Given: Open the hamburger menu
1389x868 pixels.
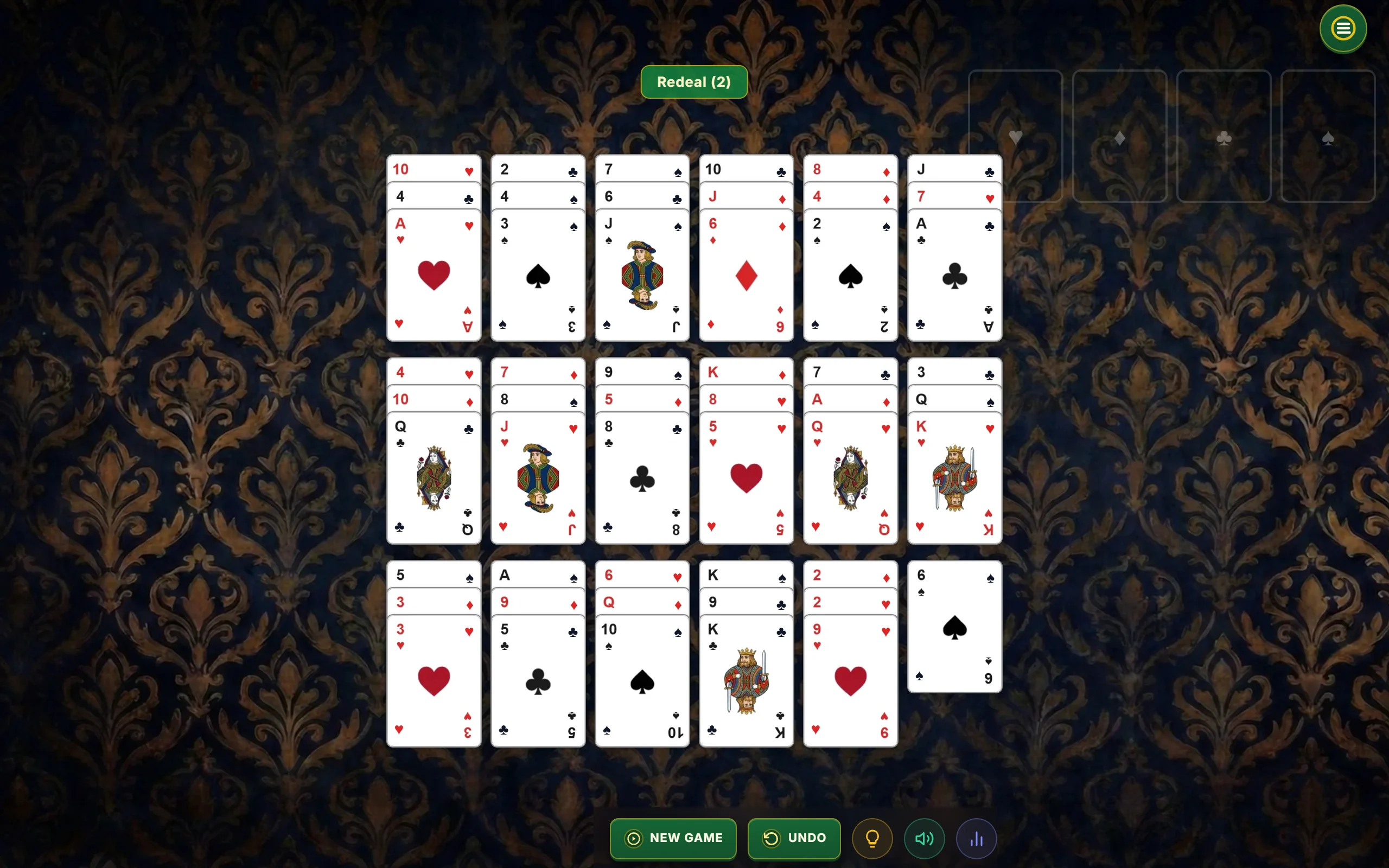Looking at the screenshot, I should 1342,29.
